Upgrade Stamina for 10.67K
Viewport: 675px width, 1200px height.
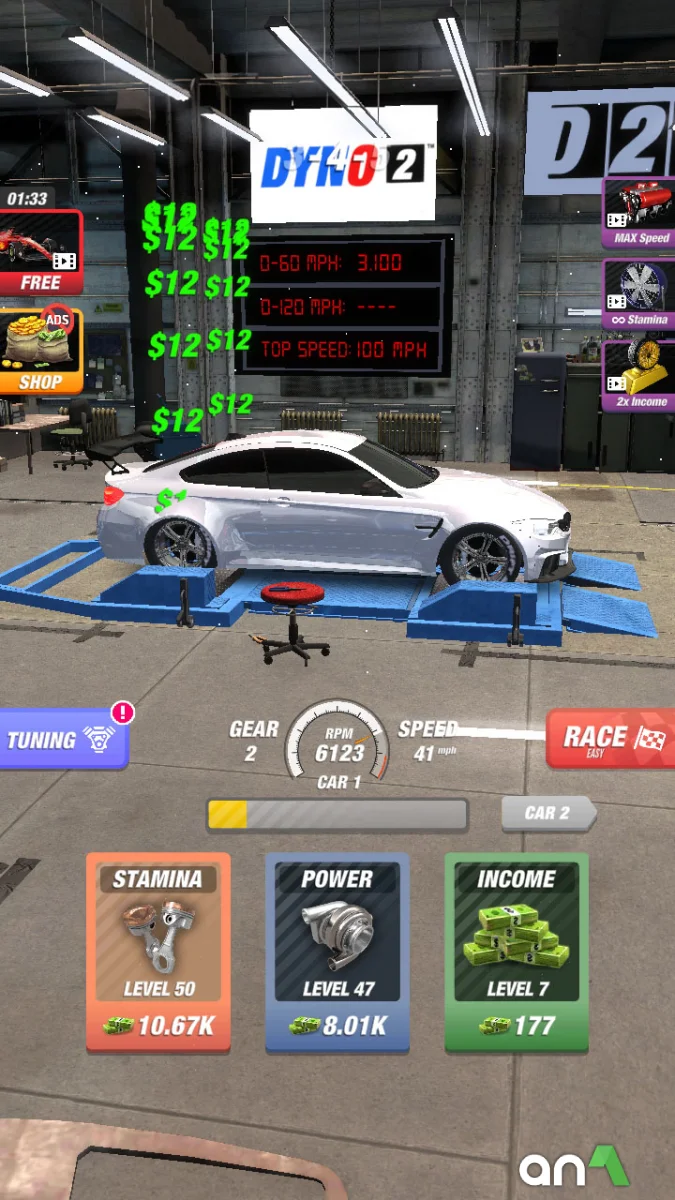[x=158, y=950]
